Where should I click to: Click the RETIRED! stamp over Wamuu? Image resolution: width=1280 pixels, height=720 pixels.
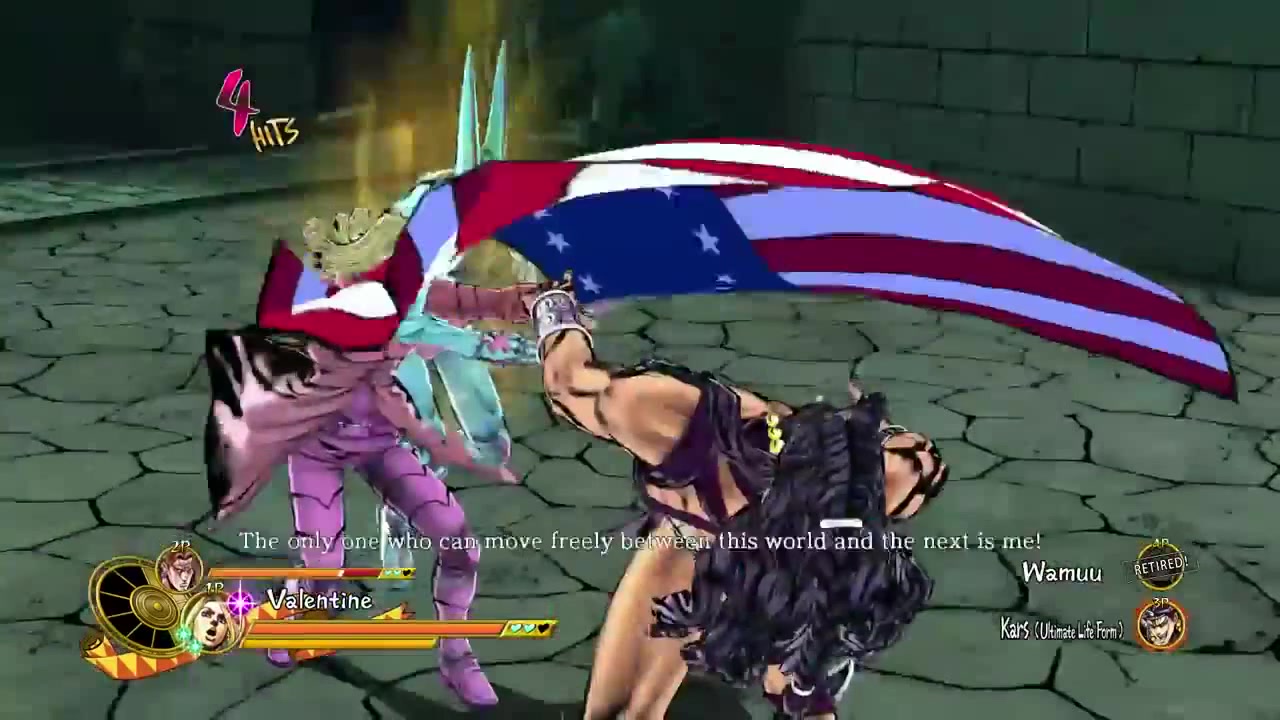pyautogui.click(x=1159, y=566)
